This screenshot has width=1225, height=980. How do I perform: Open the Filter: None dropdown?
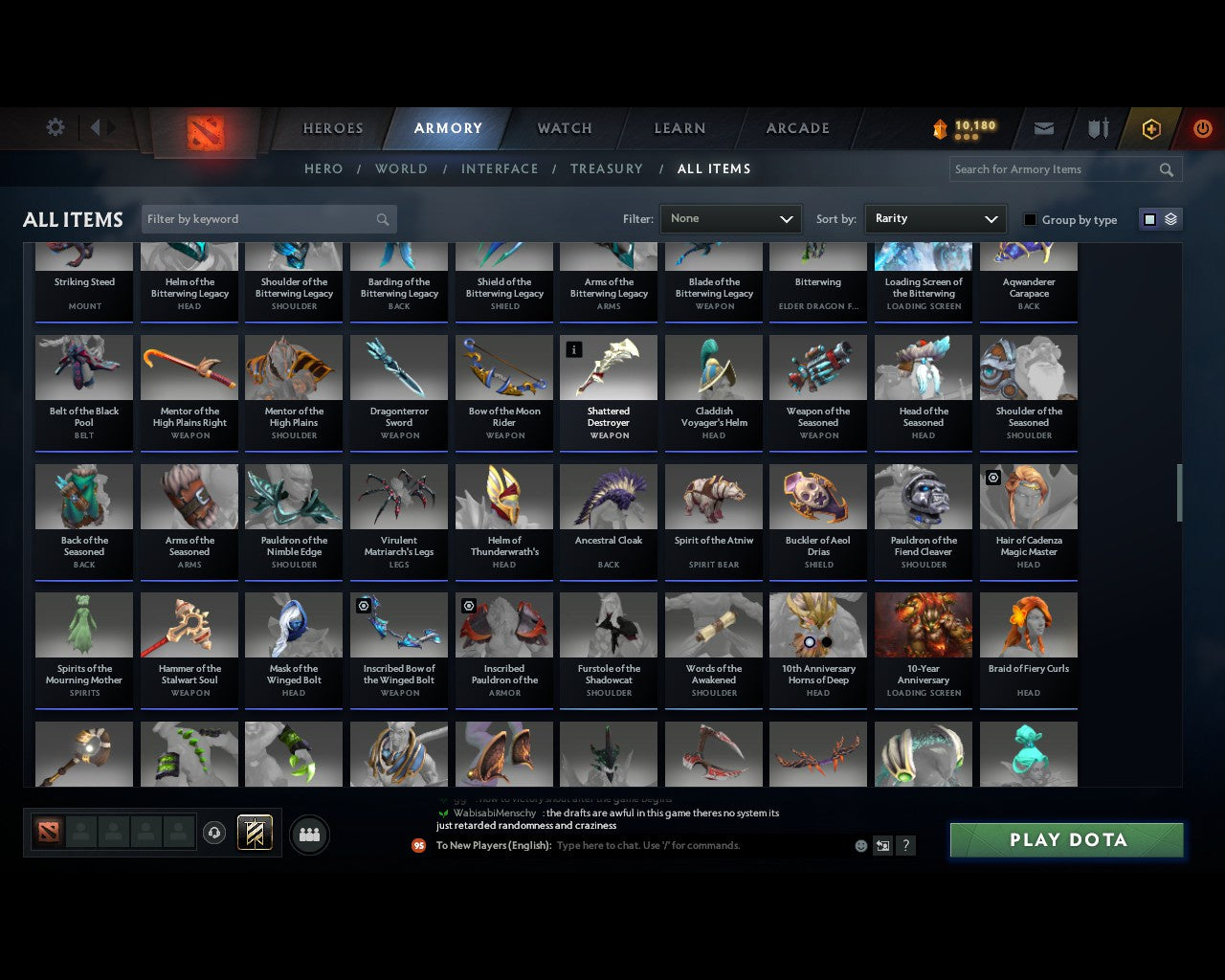pos(730,218)
